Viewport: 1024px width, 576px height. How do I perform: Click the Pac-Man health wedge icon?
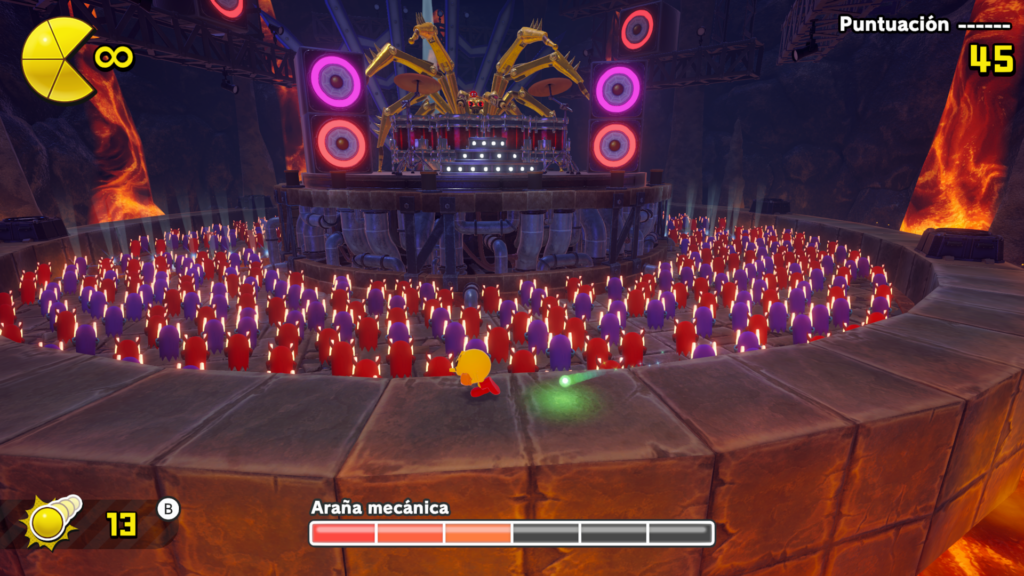(x=57, y=59)
